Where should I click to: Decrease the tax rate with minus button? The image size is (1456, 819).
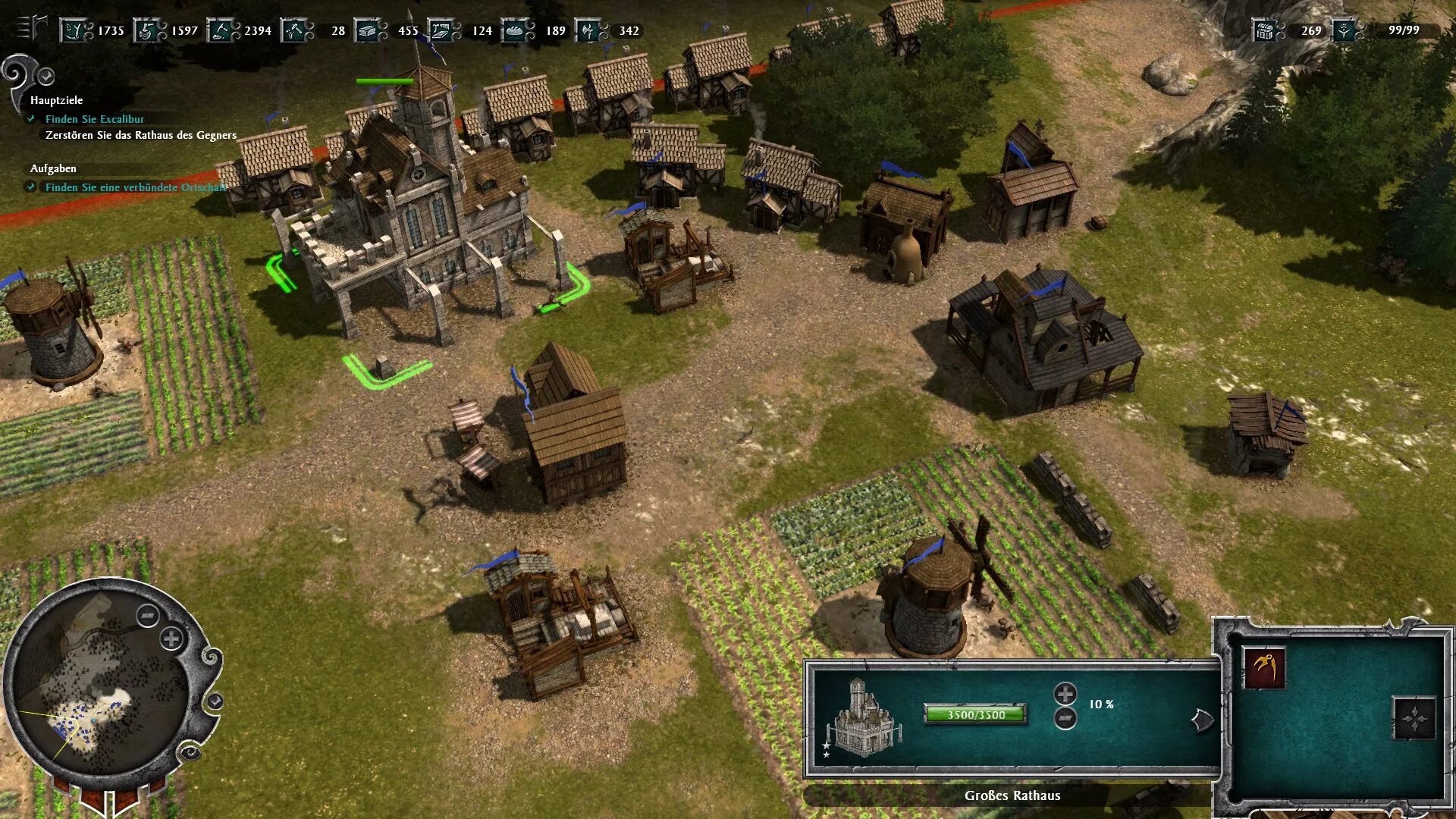[1065, 717]
